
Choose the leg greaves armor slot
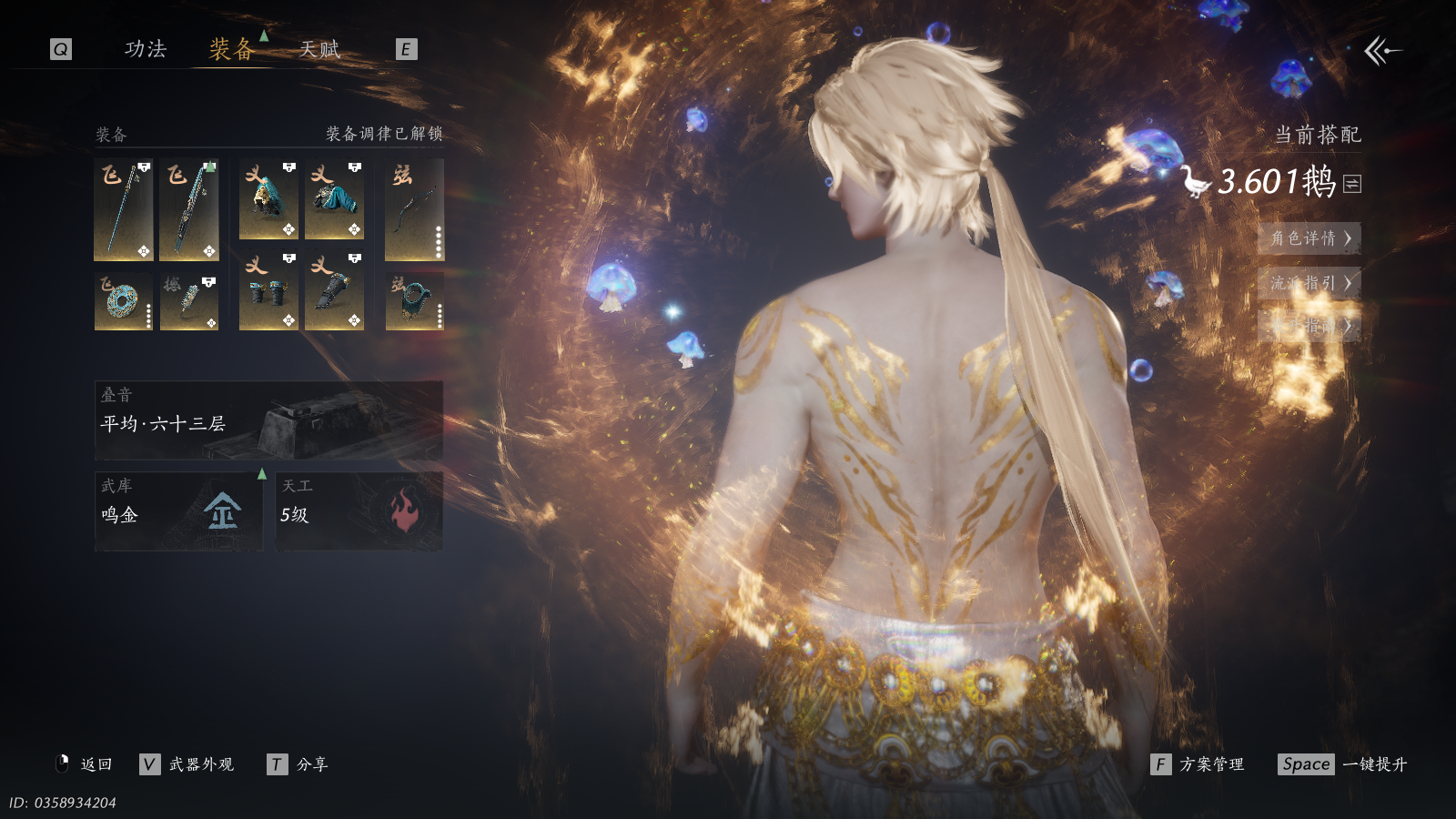[334, 291]
